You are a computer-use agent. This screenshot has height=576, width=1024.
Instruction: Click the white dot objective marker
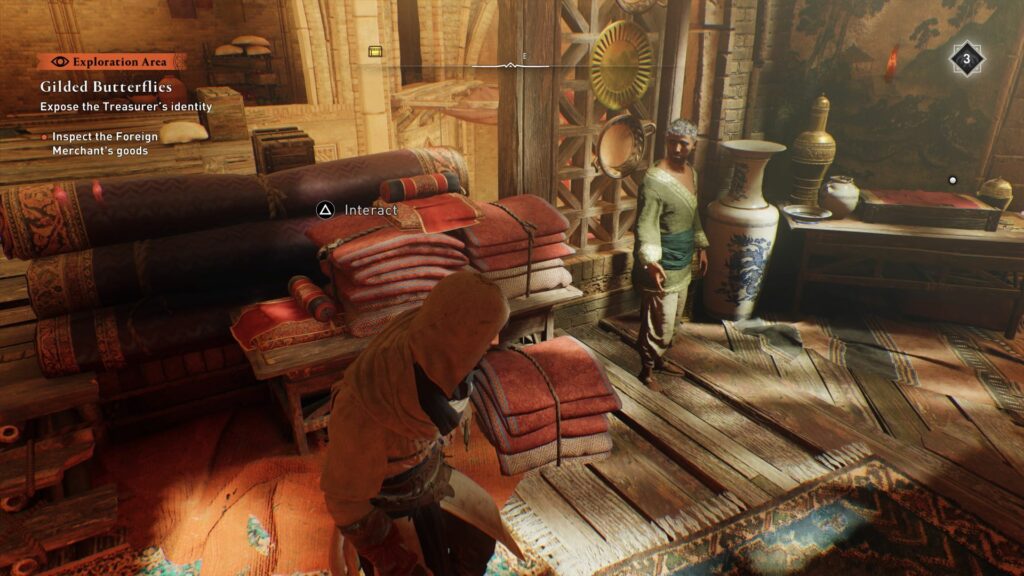[x=952, y=180]
